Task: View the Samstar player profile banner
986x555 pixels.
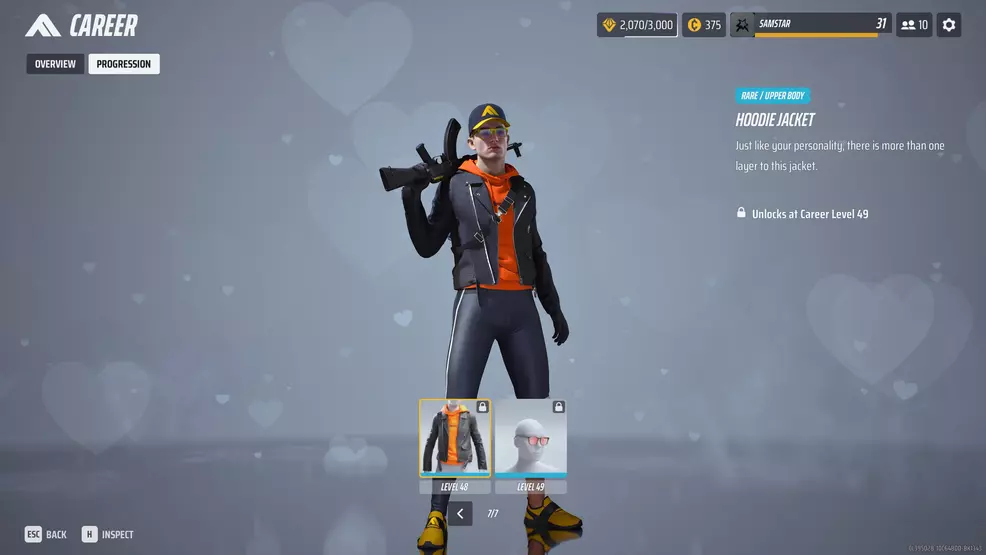Action: click(810, 25)
